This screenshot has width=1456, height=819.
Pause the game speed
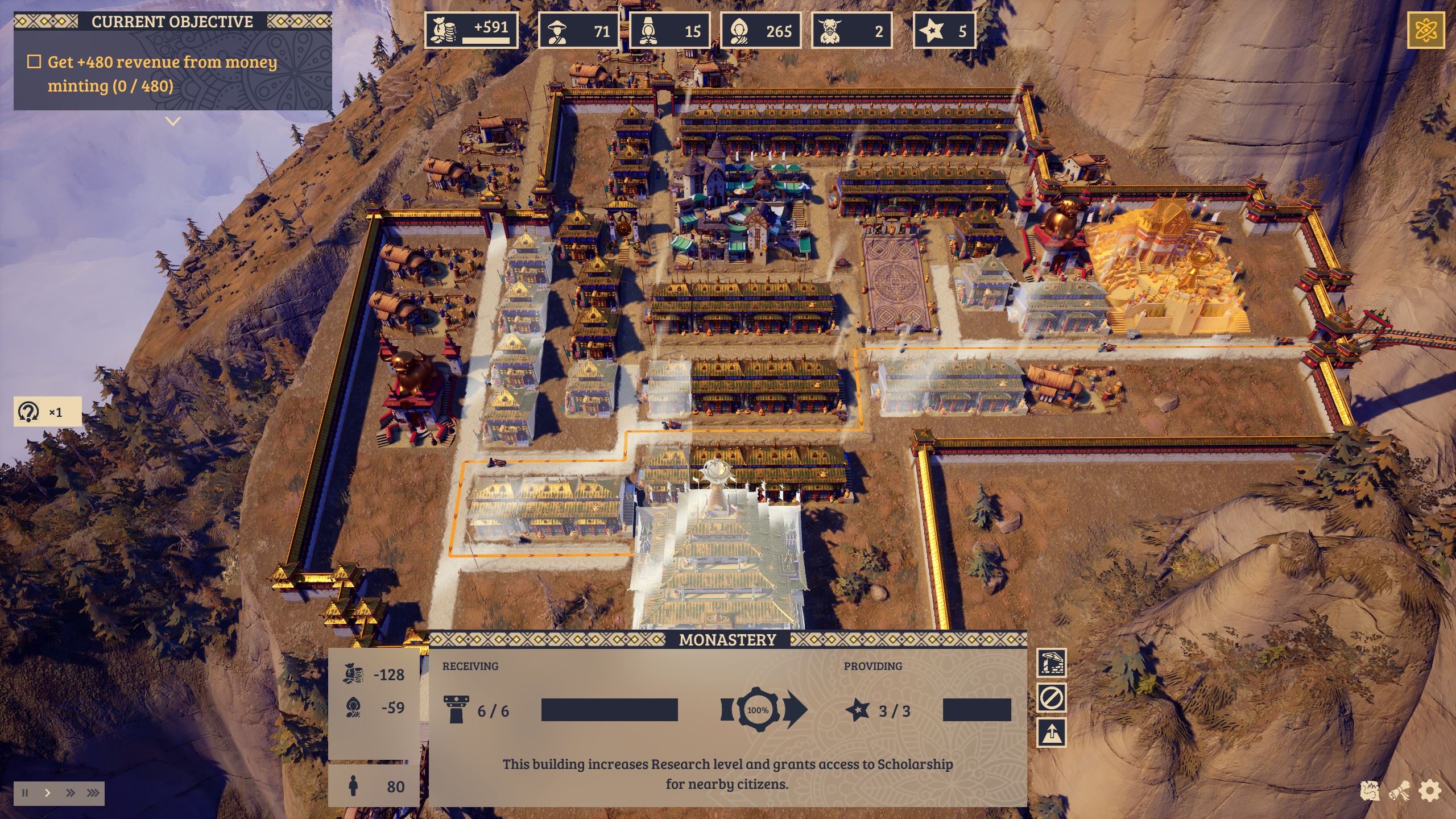(x=25, y=793)
